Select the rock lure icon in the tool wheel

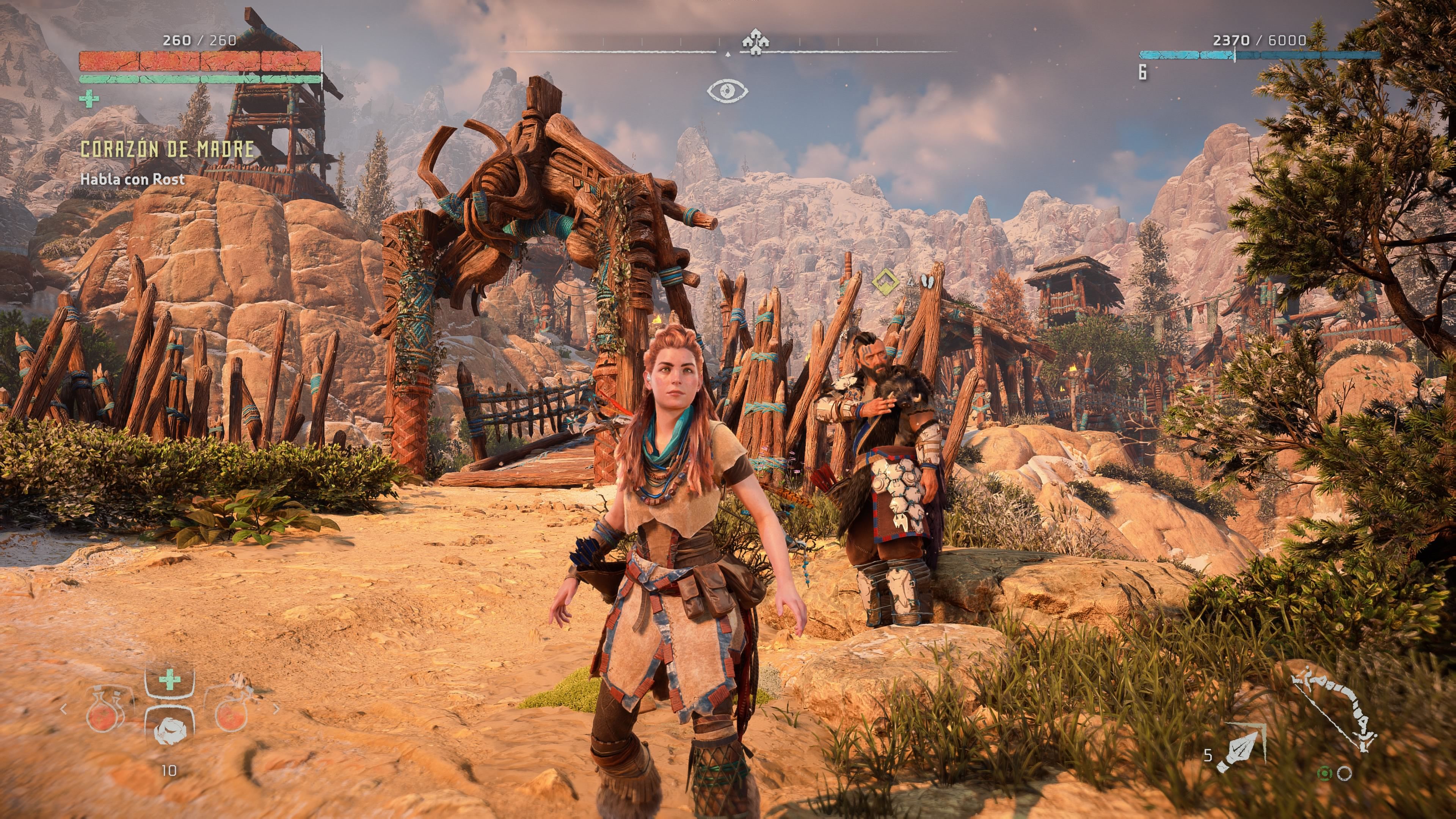pyautogui.click(x=169, y=732)
